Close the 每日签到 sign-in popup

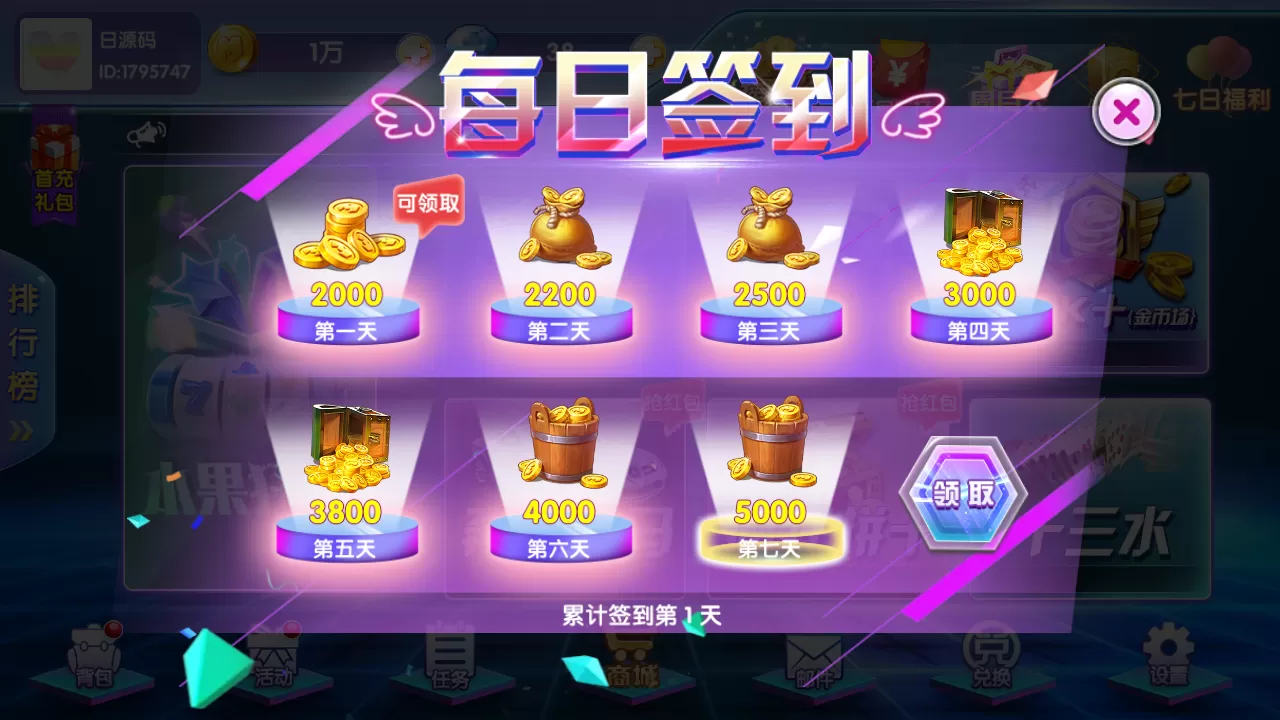[x=1126, y=111]
